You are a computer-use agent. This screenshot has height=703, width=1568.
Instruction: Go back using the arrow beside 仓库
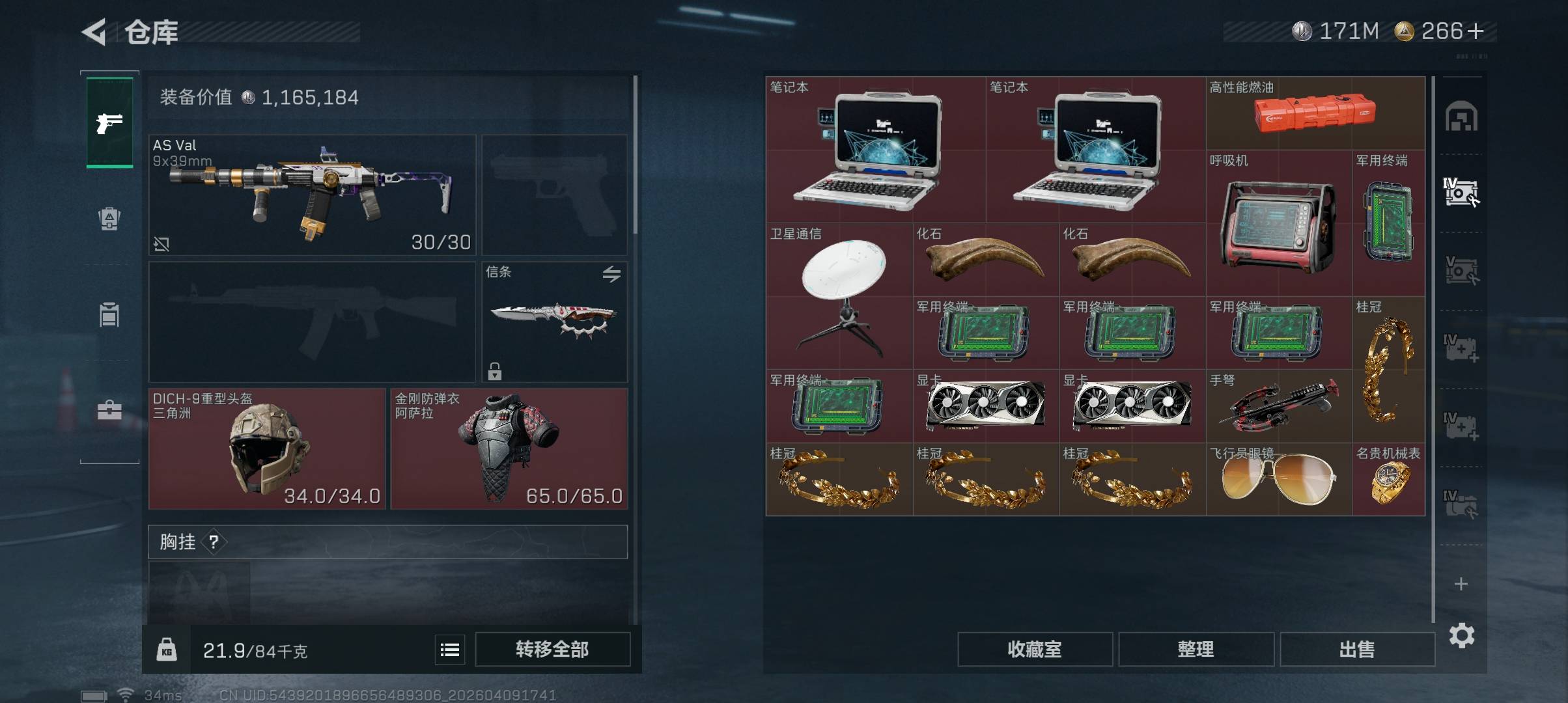coord(94,32)
